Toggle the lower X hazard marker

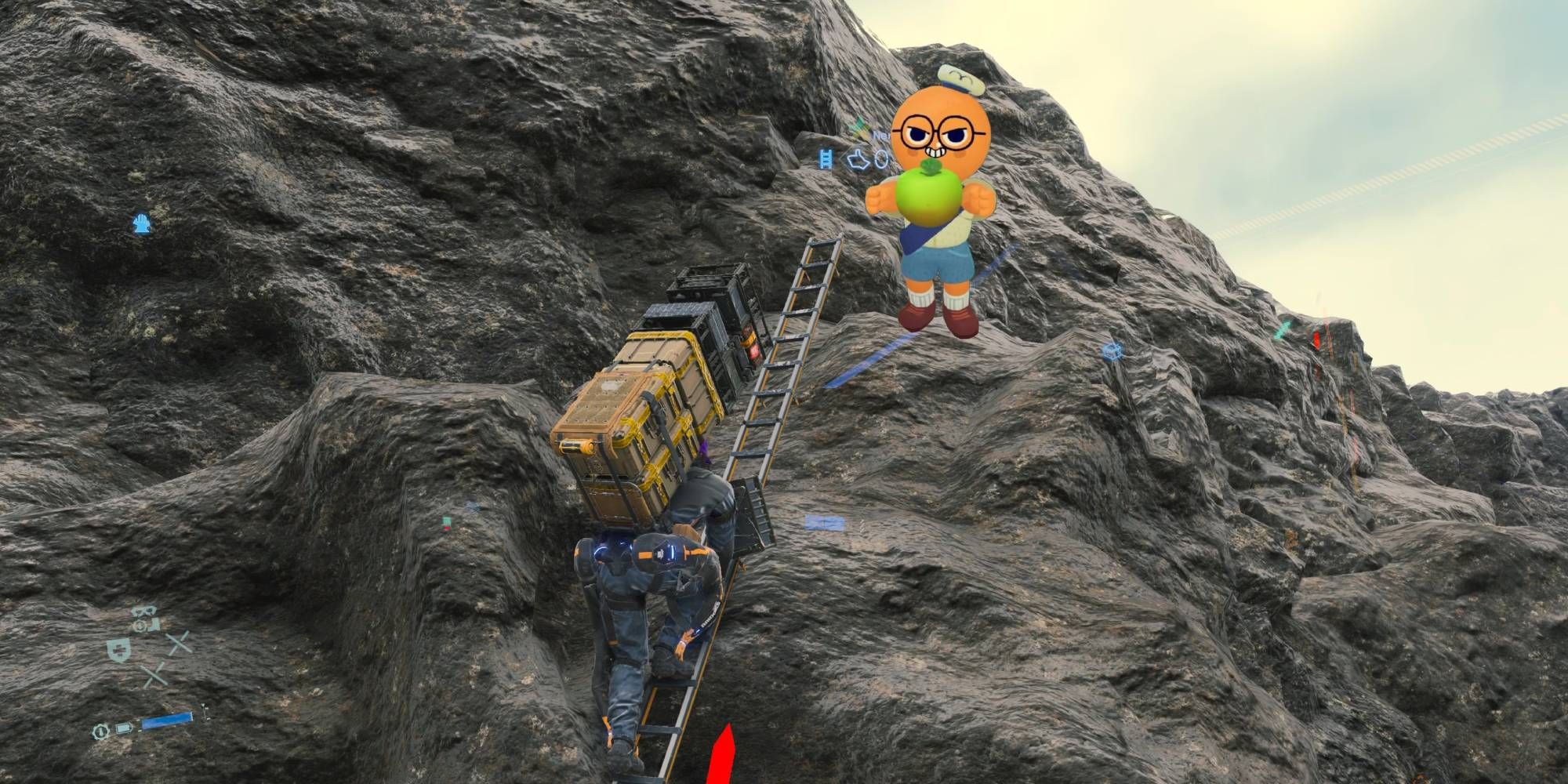(x=154, y=675)
